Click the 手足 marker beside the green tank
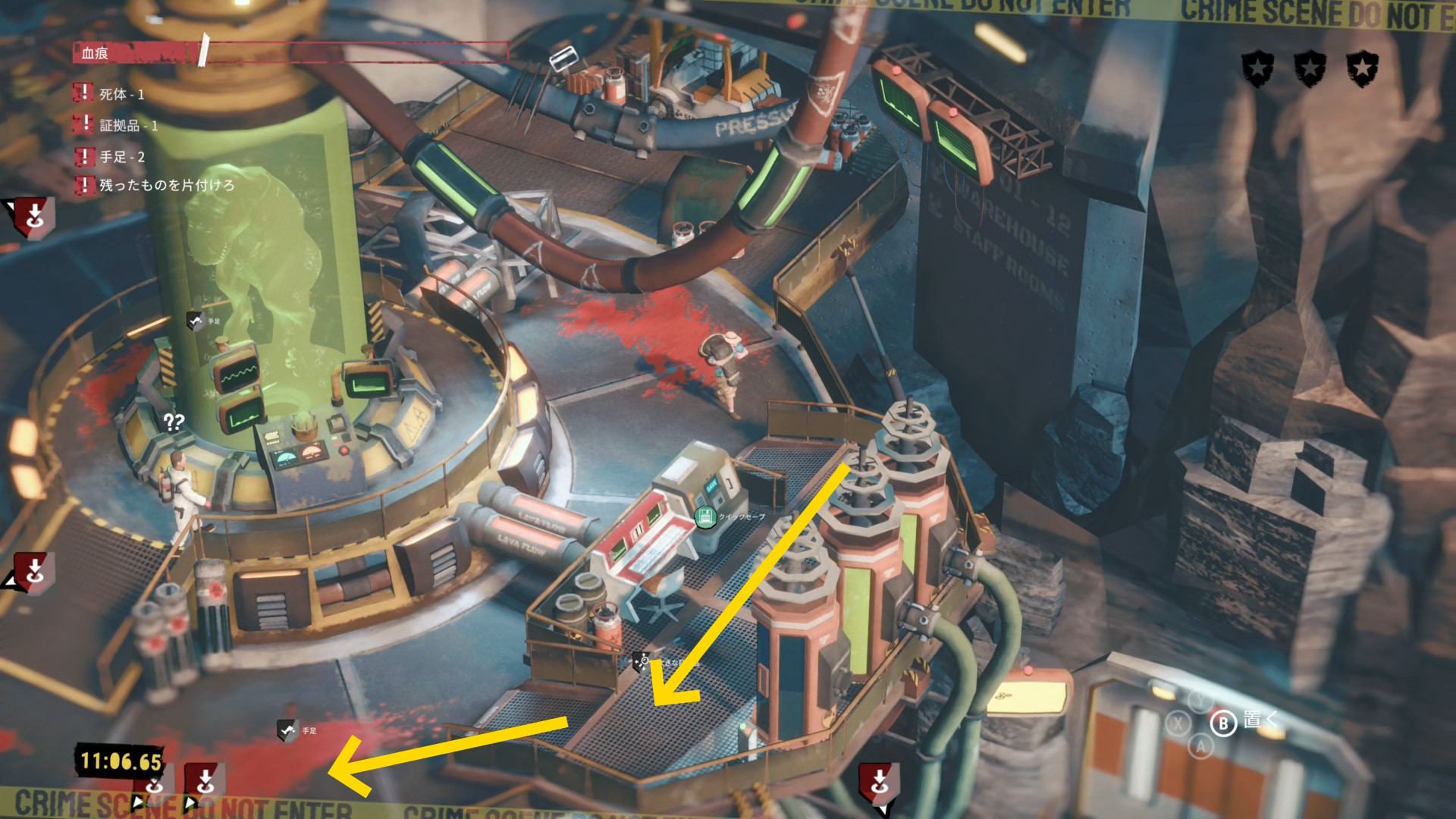 (196, 321)
